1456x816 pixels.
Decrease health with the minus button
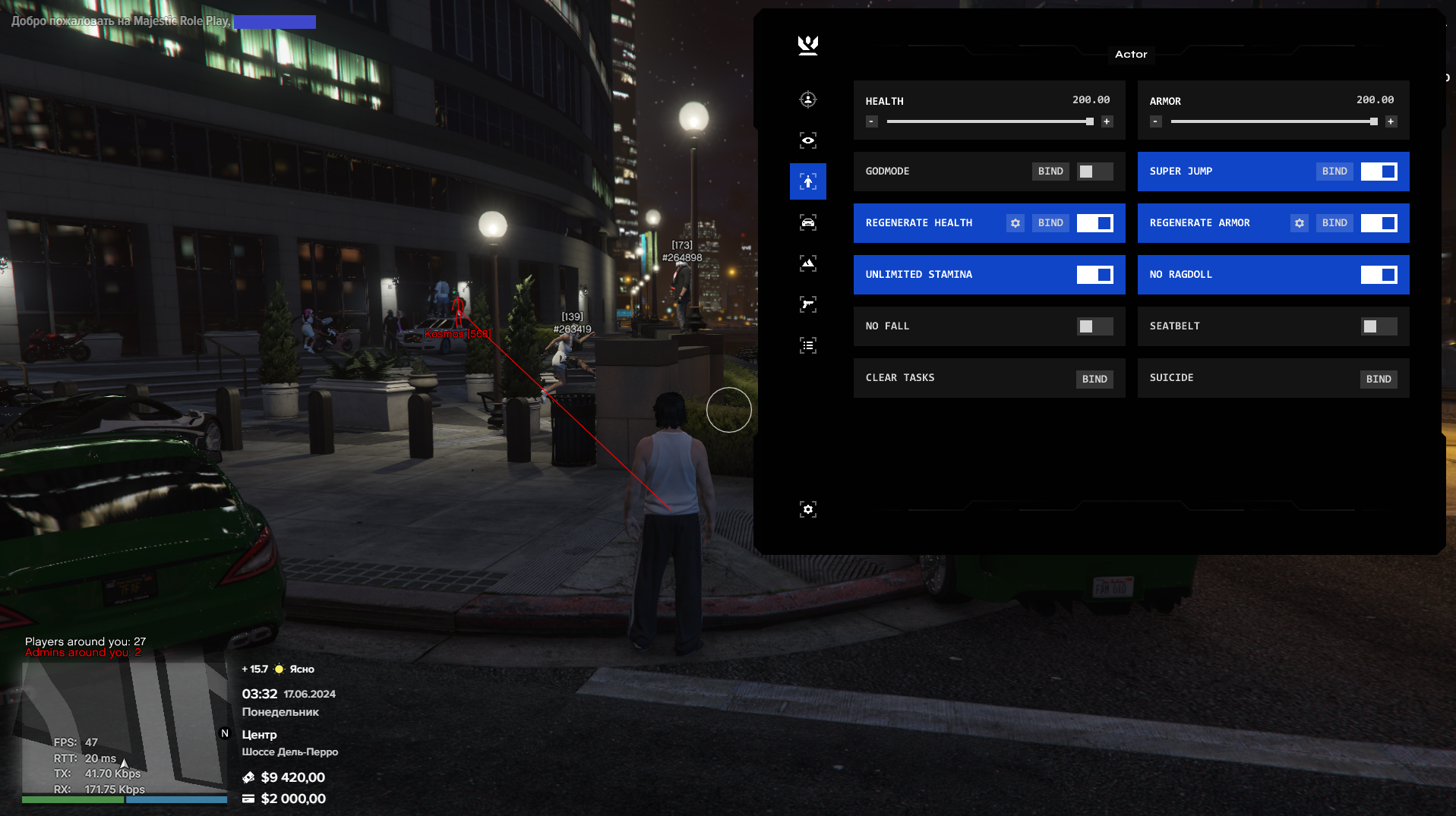[871, 121]
